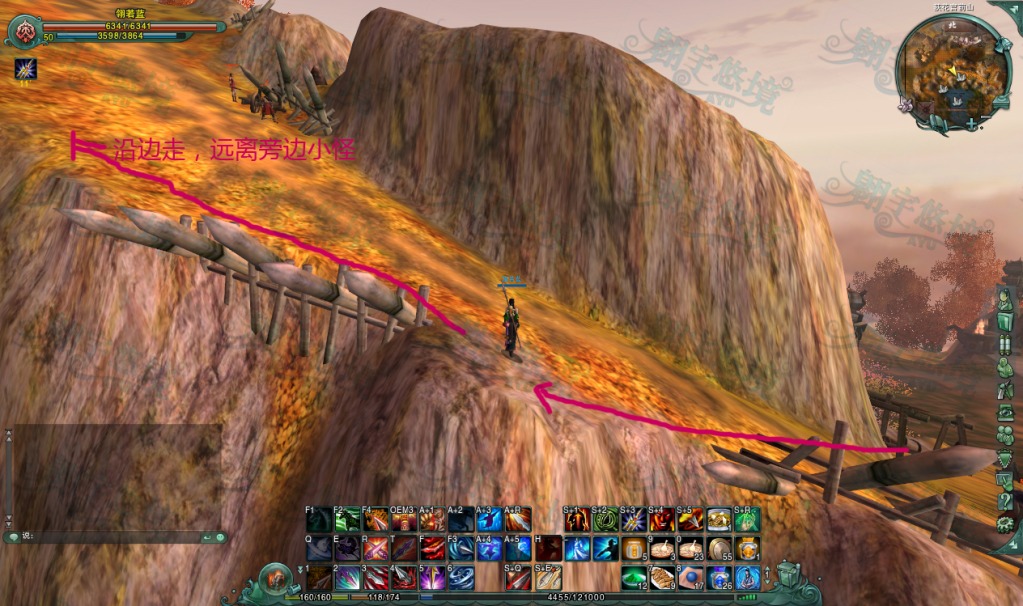Viewport: 1023px width, 606px height.
Task: Use the green powder pile item
Action: (x=633, y=578)
